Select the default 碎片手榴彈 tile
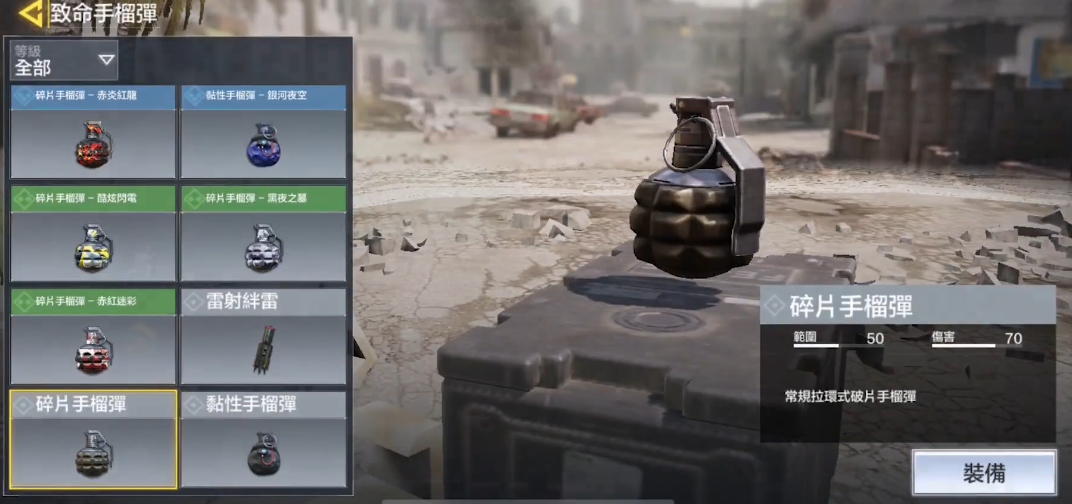 point(93,439)
